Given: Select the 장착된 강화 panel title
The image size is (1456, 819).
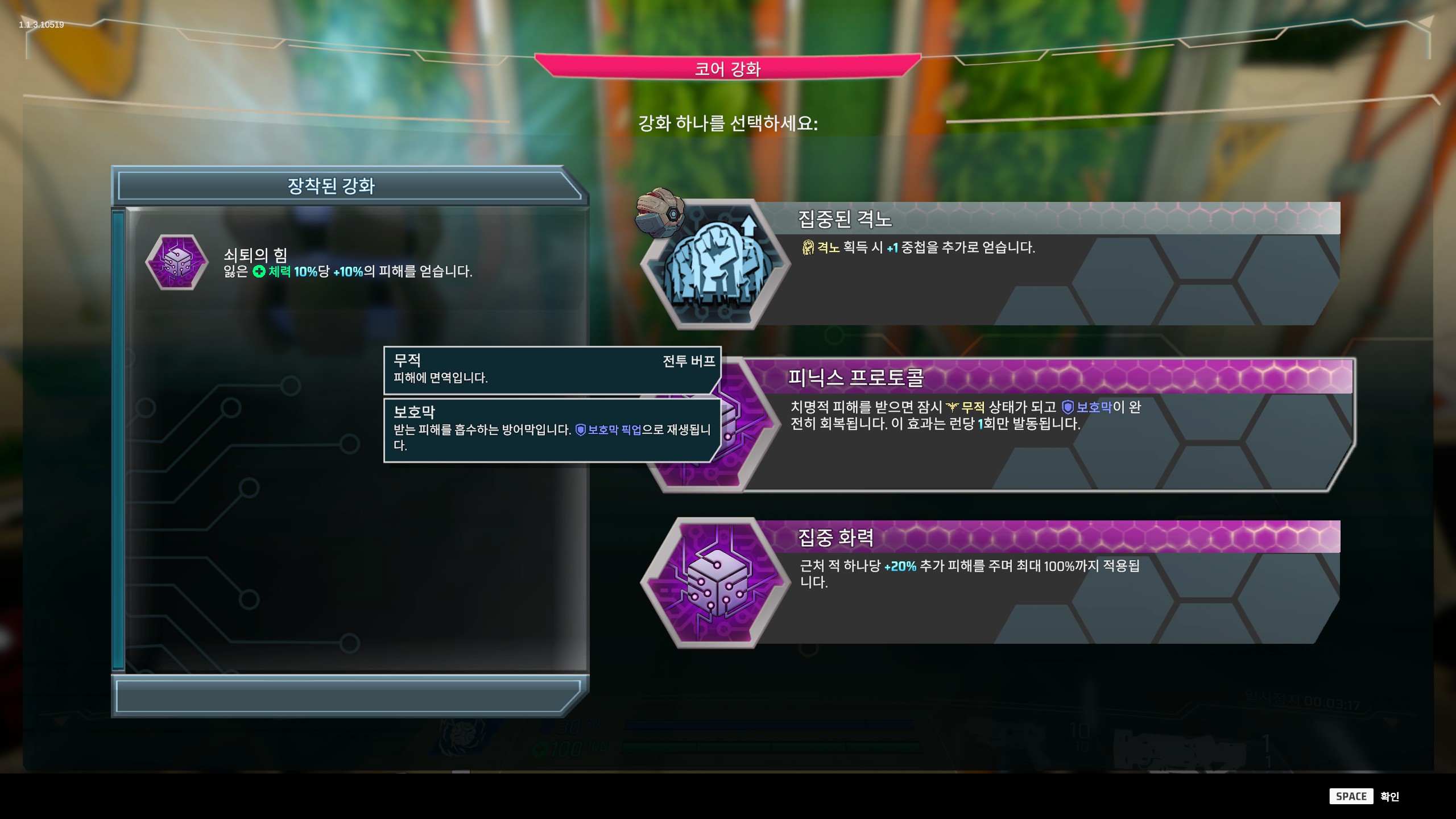Looking at the screenshot, I should pos(333,186).
